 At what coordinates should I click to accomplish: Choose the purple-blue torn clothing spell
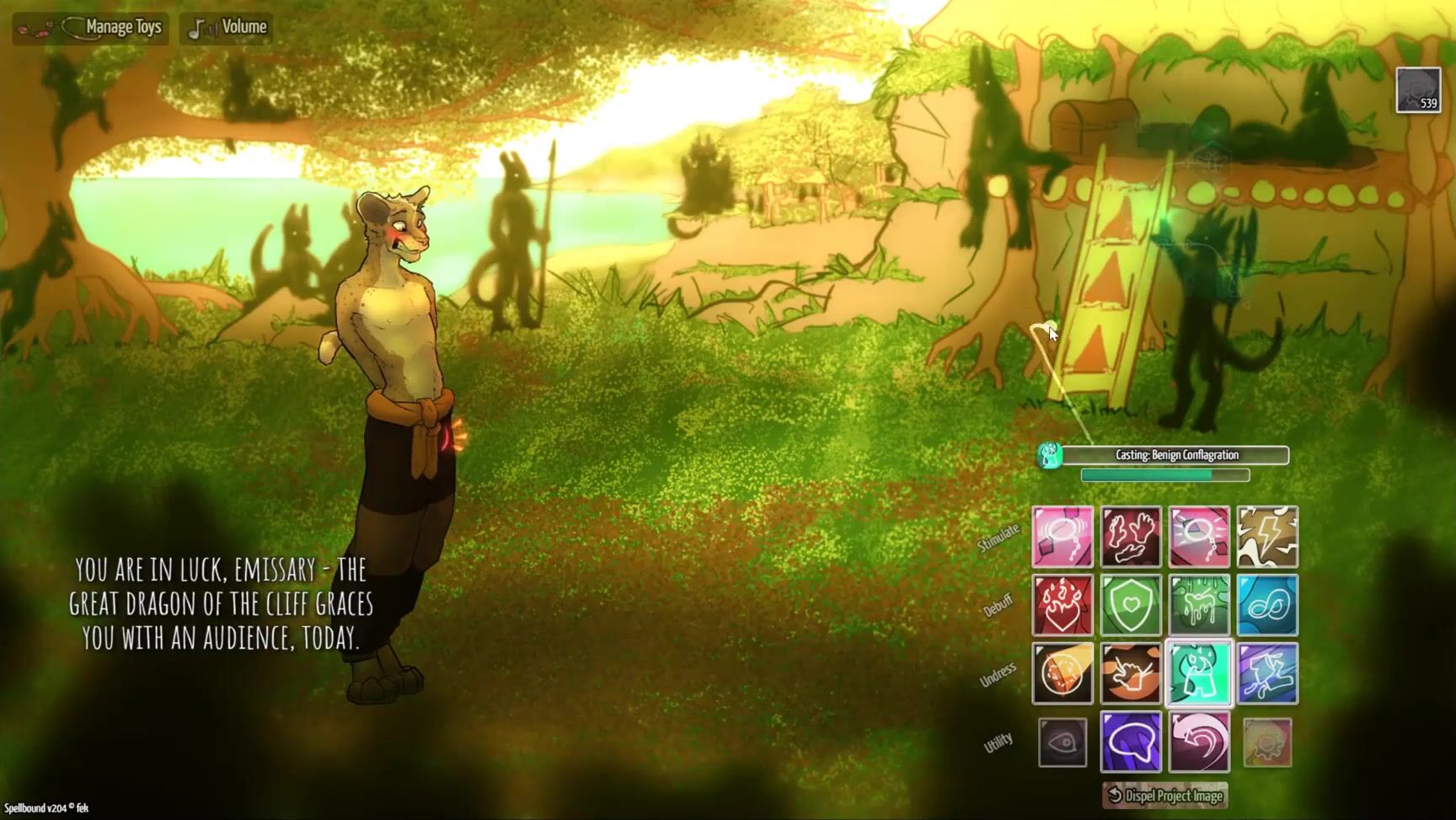1267,673
